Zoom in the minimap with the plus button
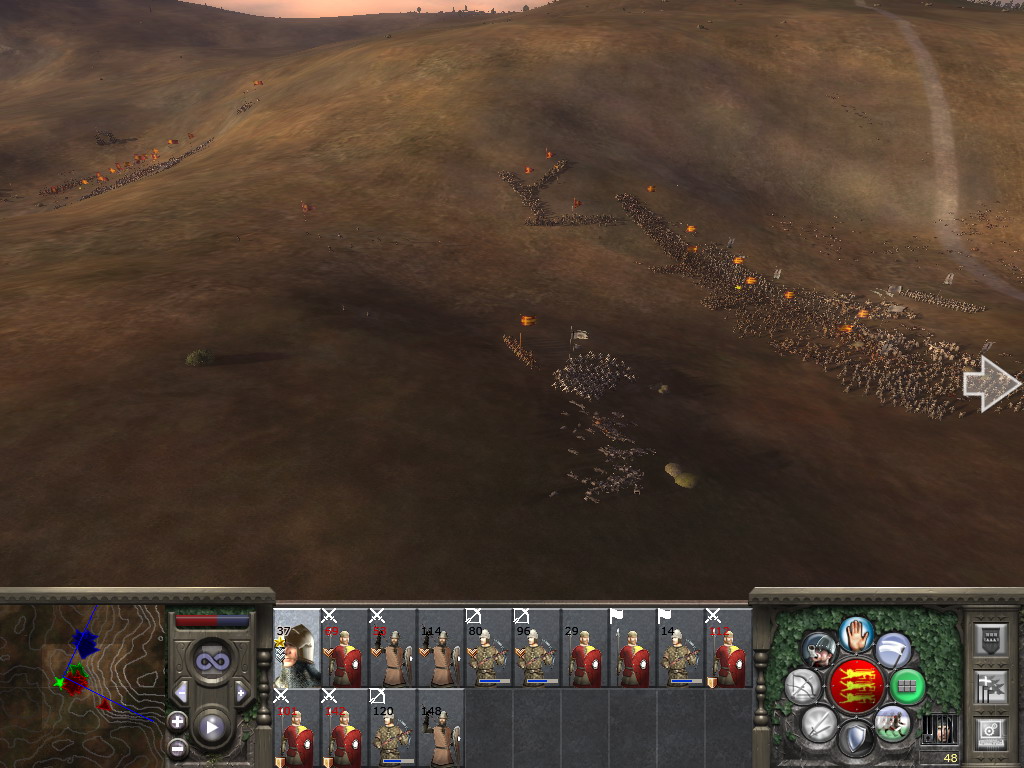The image size is (1024, 768). click(177, 720)
